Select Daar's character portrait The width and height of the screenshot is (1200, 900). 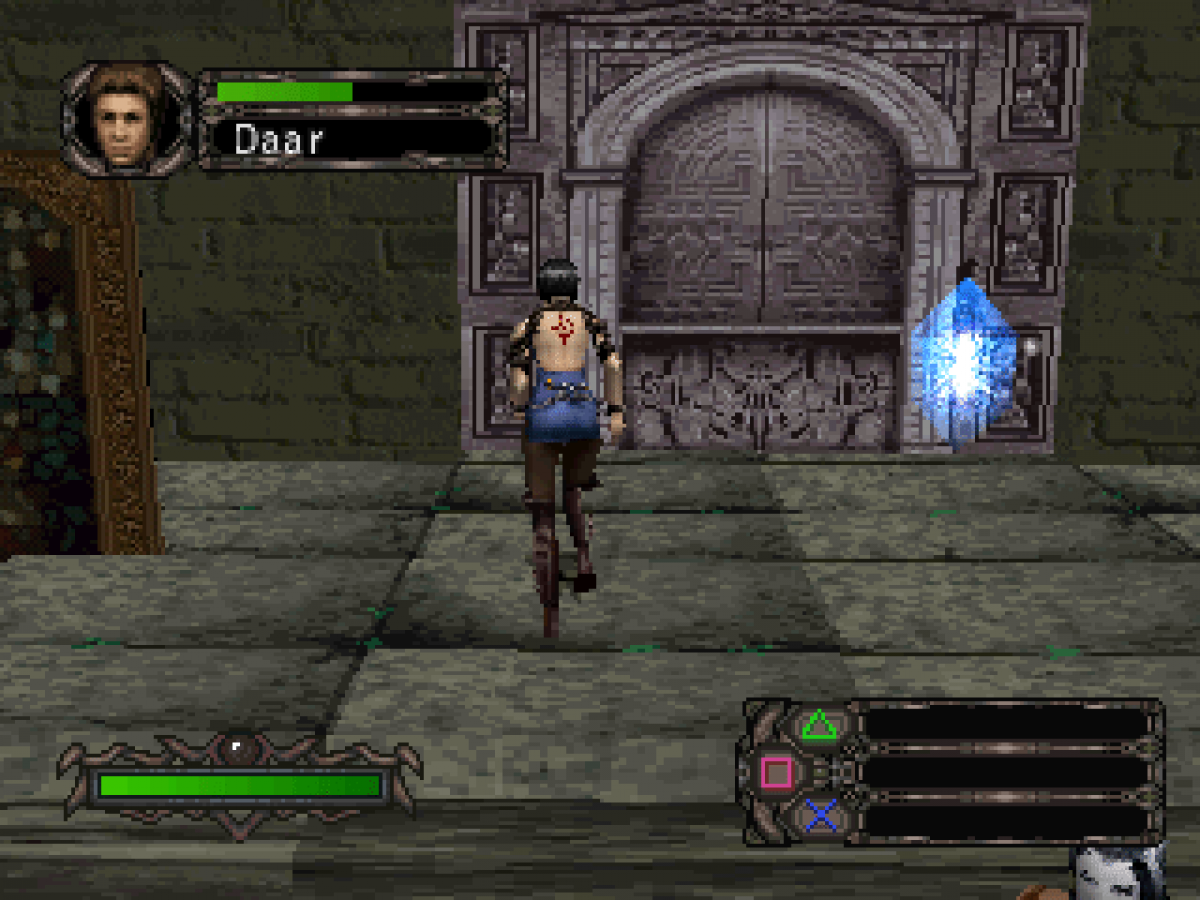[x=127, y=119]
